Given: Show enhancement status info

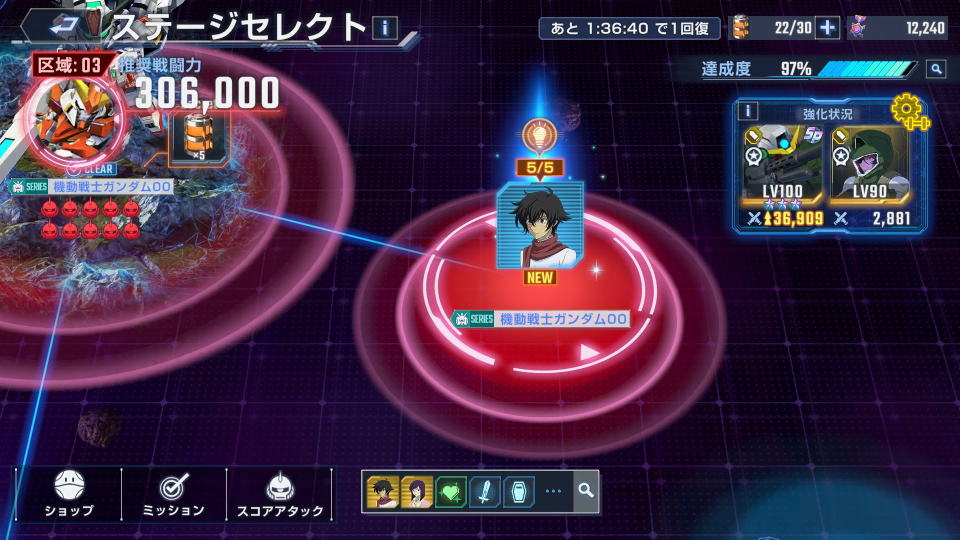Looking at the screenshot, I should click(x=749, y=111).
